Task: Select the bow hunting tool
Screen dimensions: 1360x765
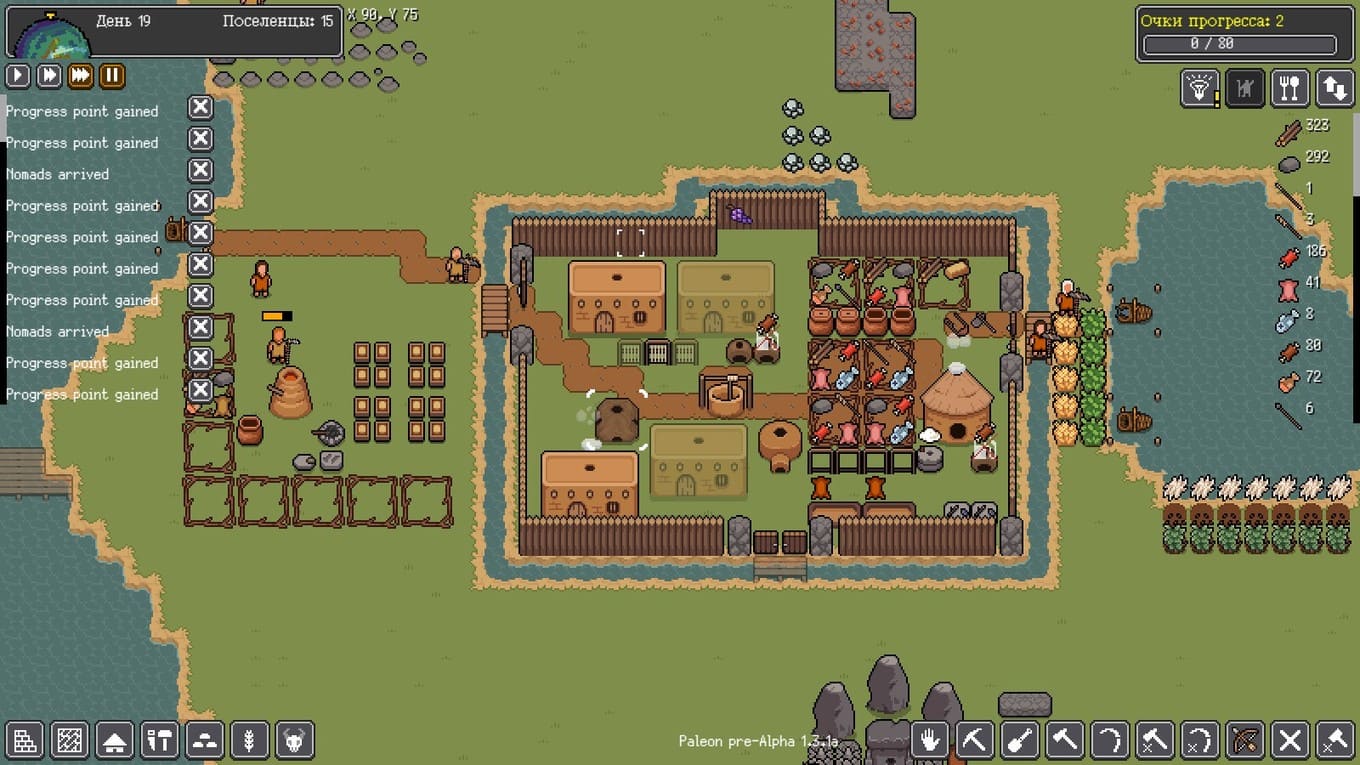Action: pyautogui.click(x=1245, y=740)
